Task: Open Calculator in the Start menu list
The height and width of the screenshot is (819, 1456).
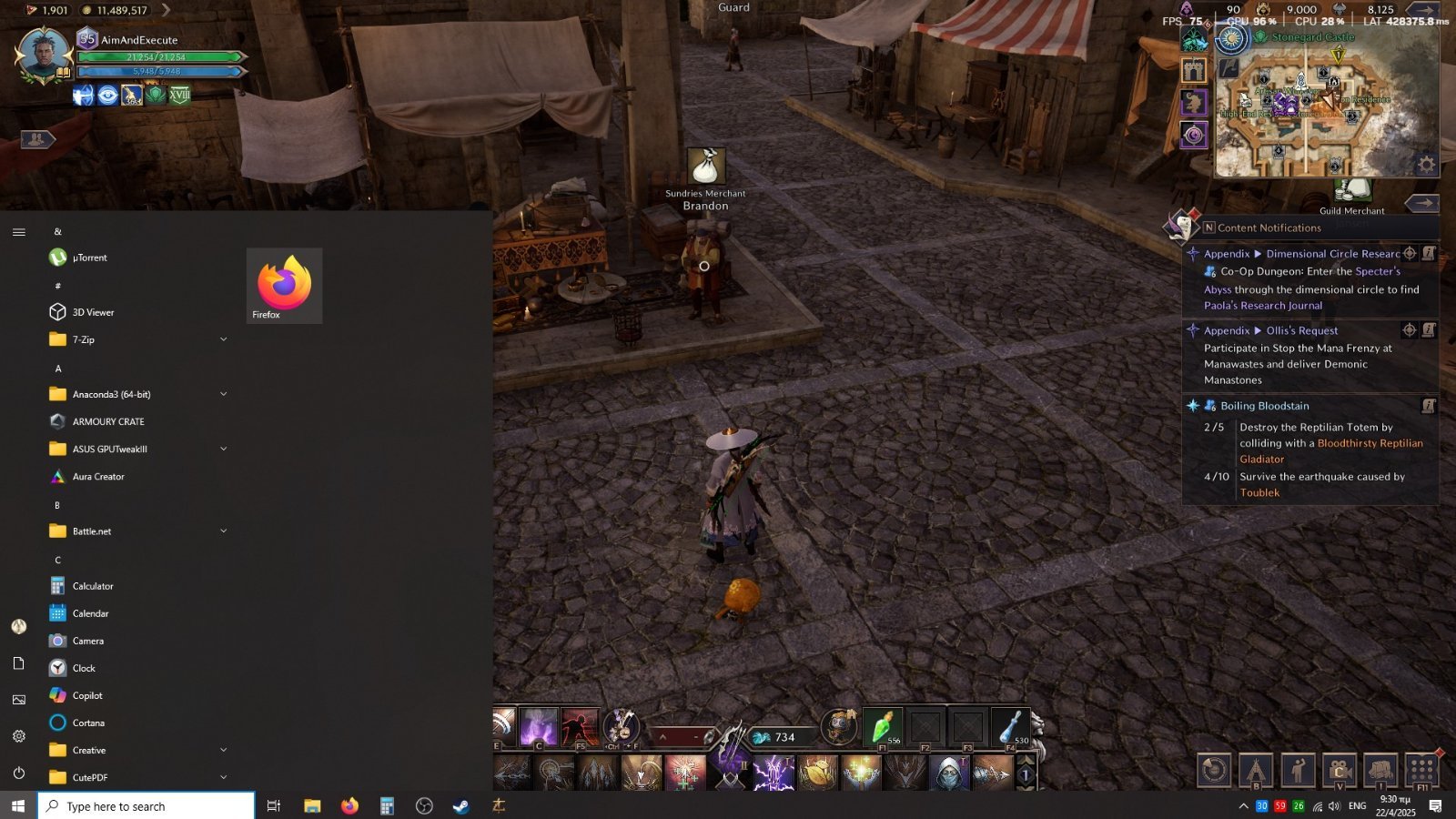Action: [x=93, y=586]
